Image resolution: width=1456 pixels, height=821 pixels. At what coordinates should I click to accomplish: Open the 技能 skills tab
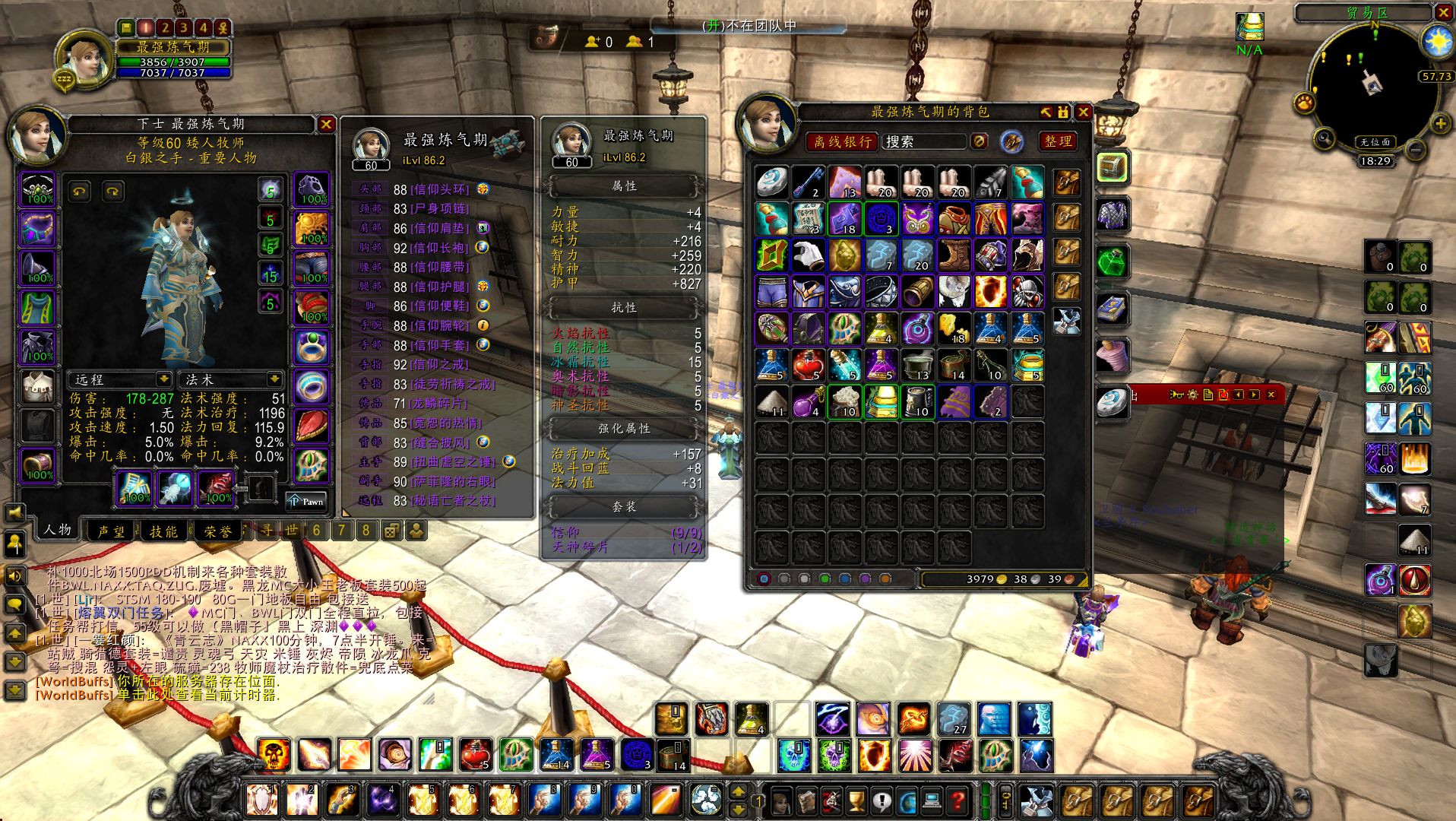point(163,531)
